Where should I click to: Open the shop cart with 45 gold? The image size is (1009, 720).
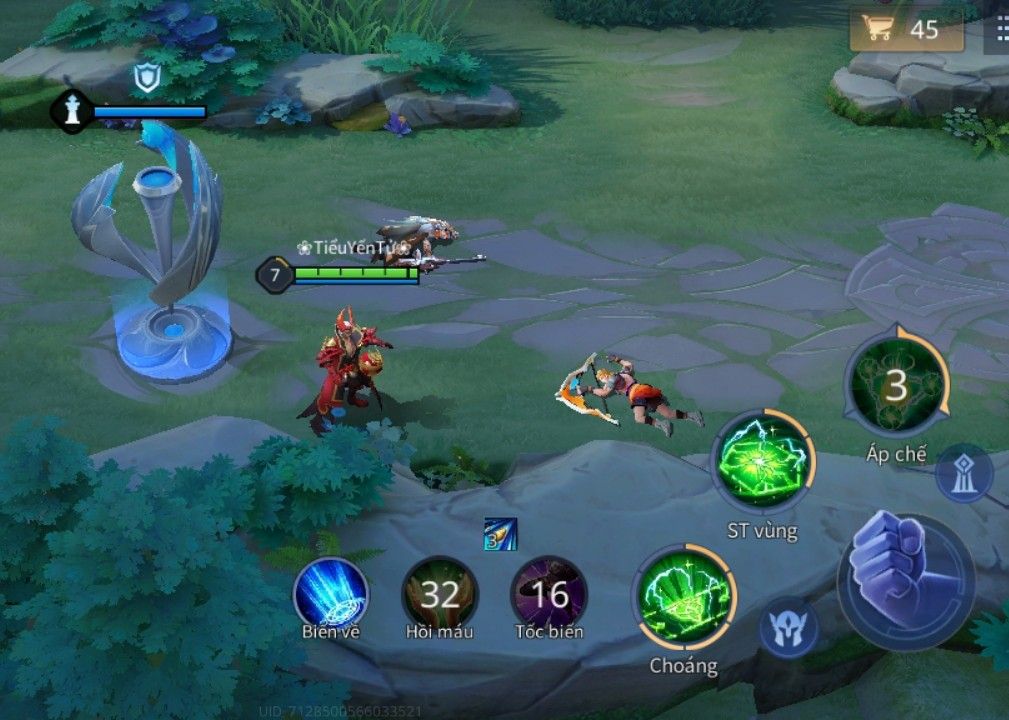coord(905,30)
